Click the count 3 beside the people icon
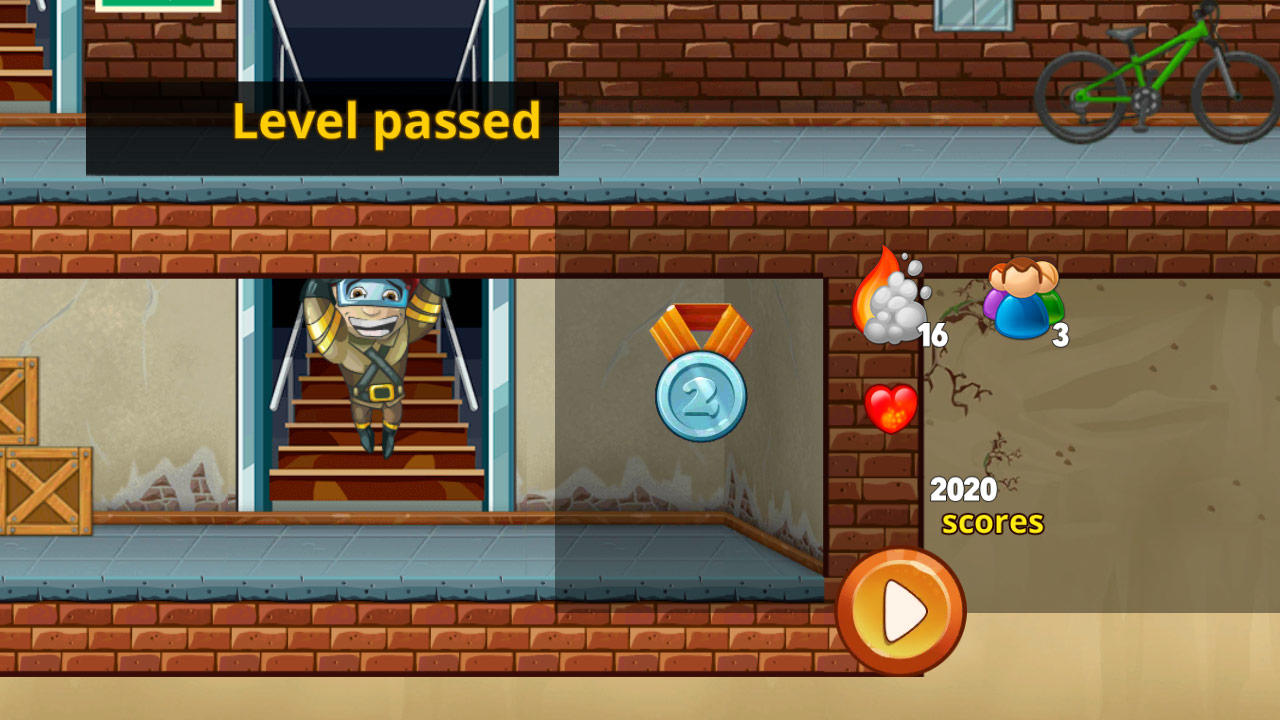1280x720 pixels. pyautogui.click(x=1060, y=335)
